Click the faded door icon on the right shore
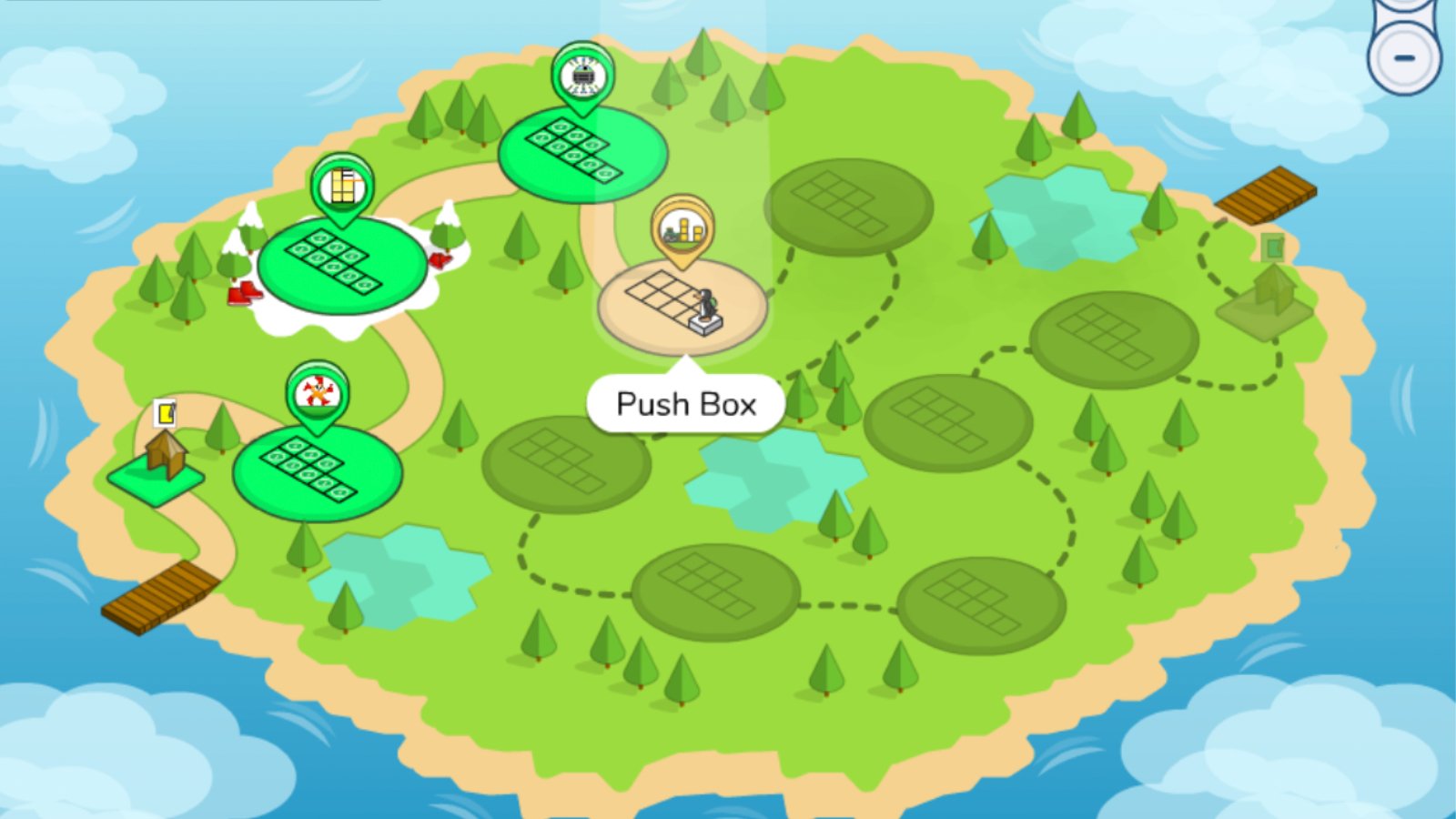The height and width of the screenshot is (819, 1456). 1272,248
